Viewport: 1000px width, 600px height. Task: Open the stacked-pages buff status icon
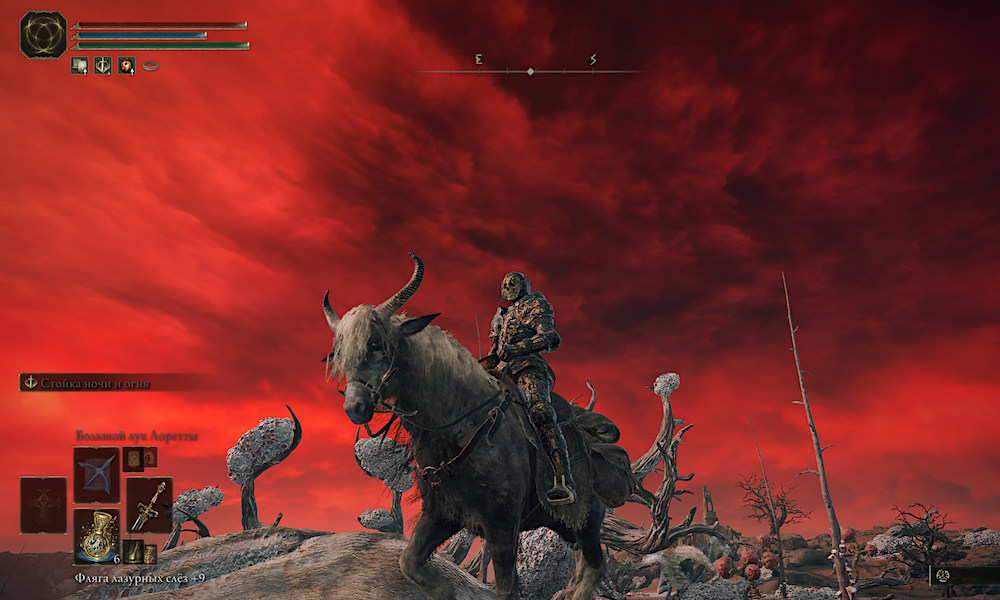coord(79,66)
